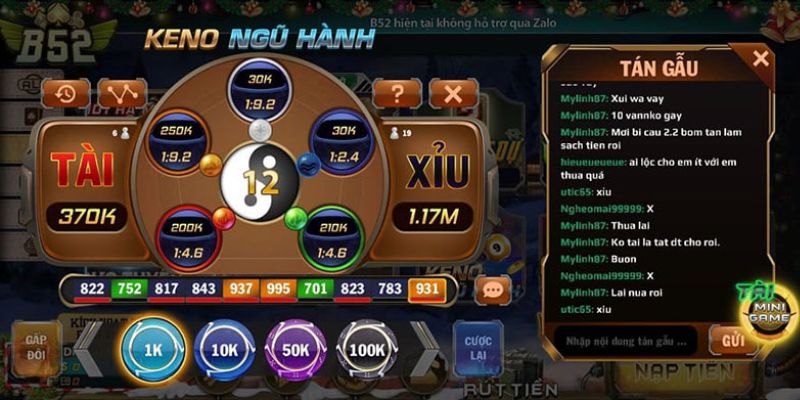The height and width of the screenshot is (400, 800).
Task: Pick the purple 50K chip
Action: pyautogui.click(x=296, y=350)
